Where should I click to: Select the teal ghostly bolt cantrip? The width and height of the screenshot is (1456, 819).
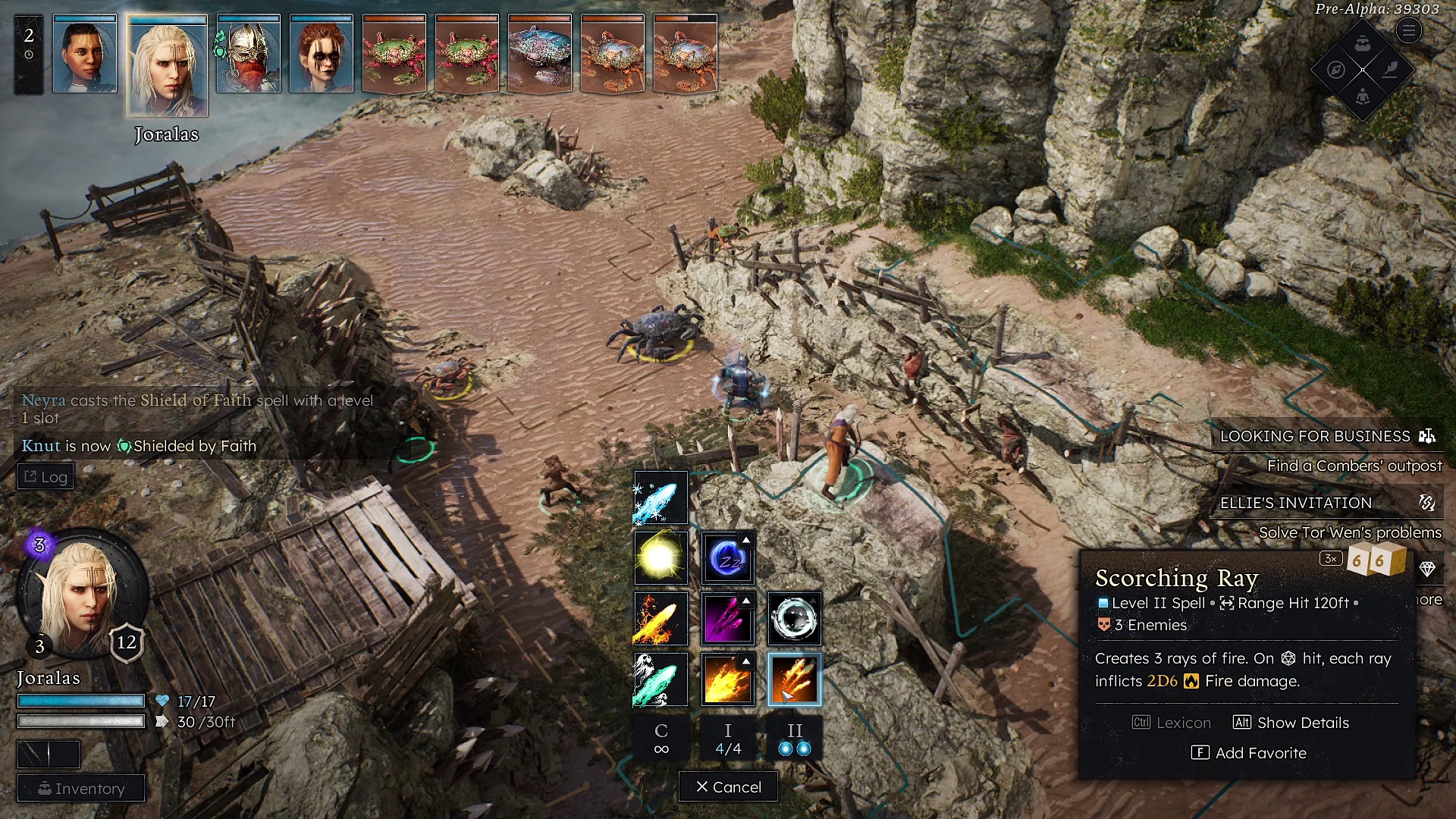(661, 679)
